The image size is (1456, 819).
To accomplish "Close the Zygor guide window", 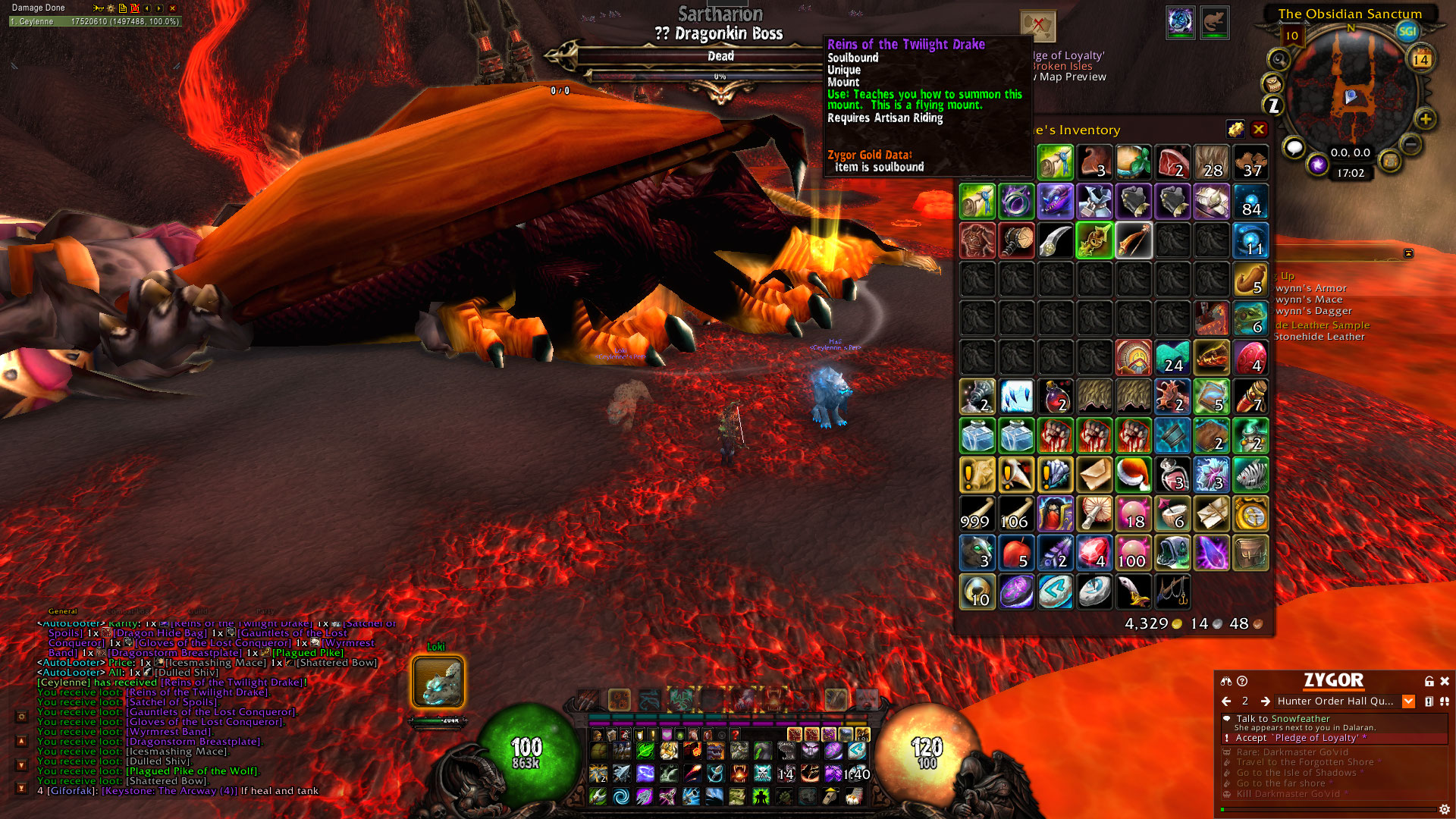I will pyautogui.click(x=1445, y=681).
